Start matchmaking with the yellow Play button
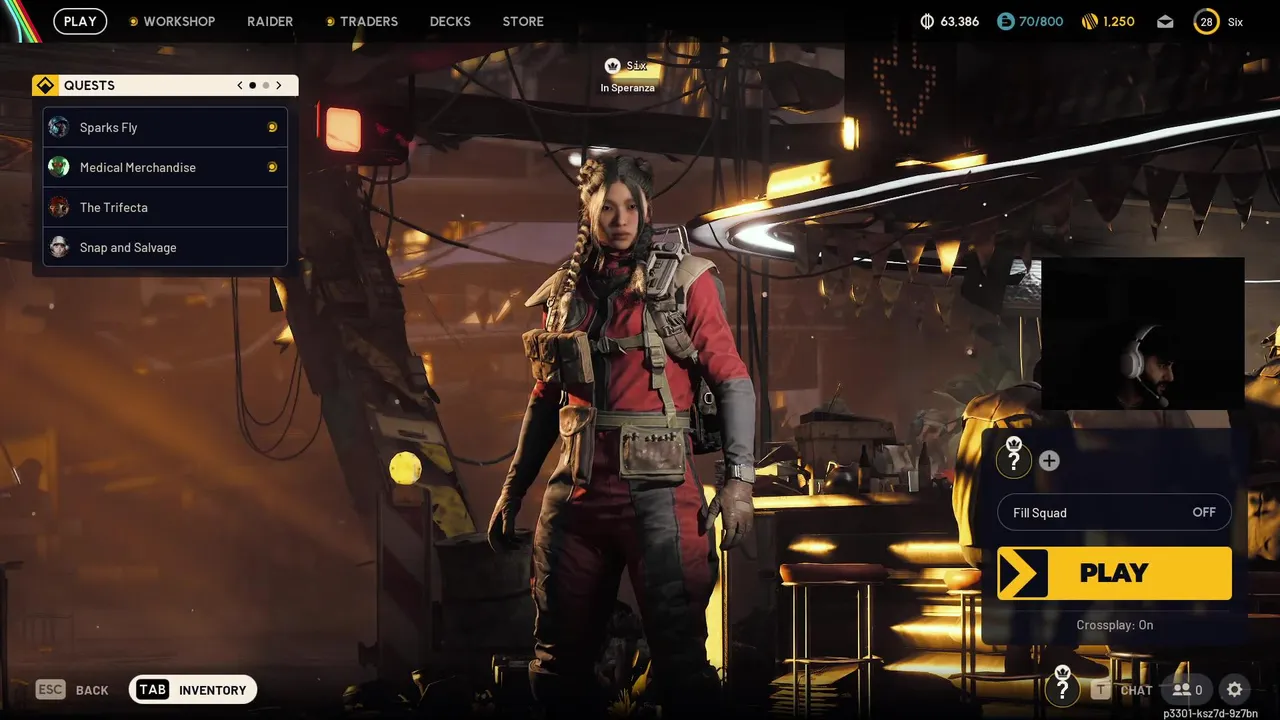Screen dimensions: 1280x720 pyautogui.click(x=1114, y=573)
